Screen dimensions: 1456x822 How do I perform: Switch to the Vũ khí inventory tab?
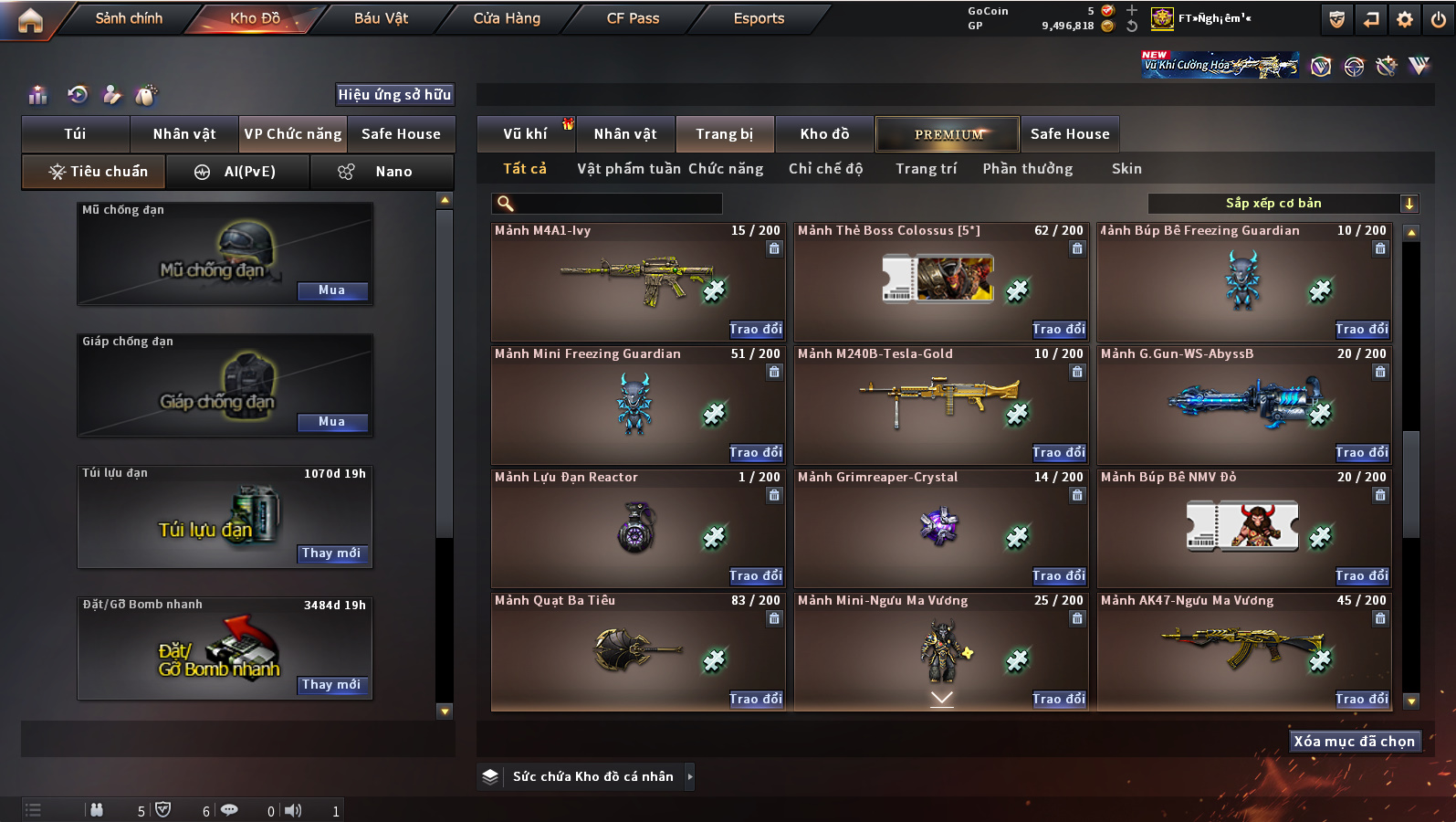coord(525,134)
